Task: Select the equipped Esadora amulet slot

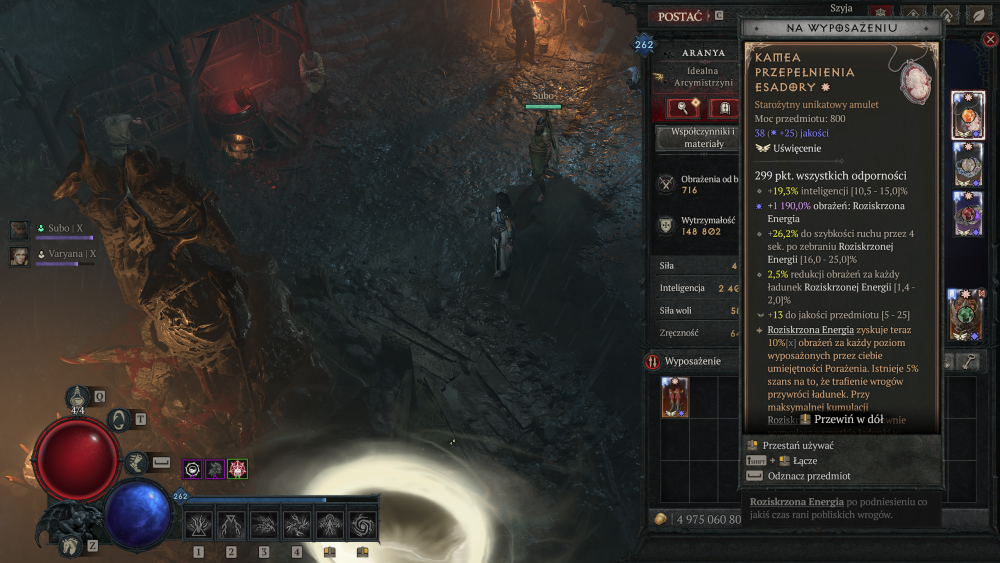Action: [968, 116]
